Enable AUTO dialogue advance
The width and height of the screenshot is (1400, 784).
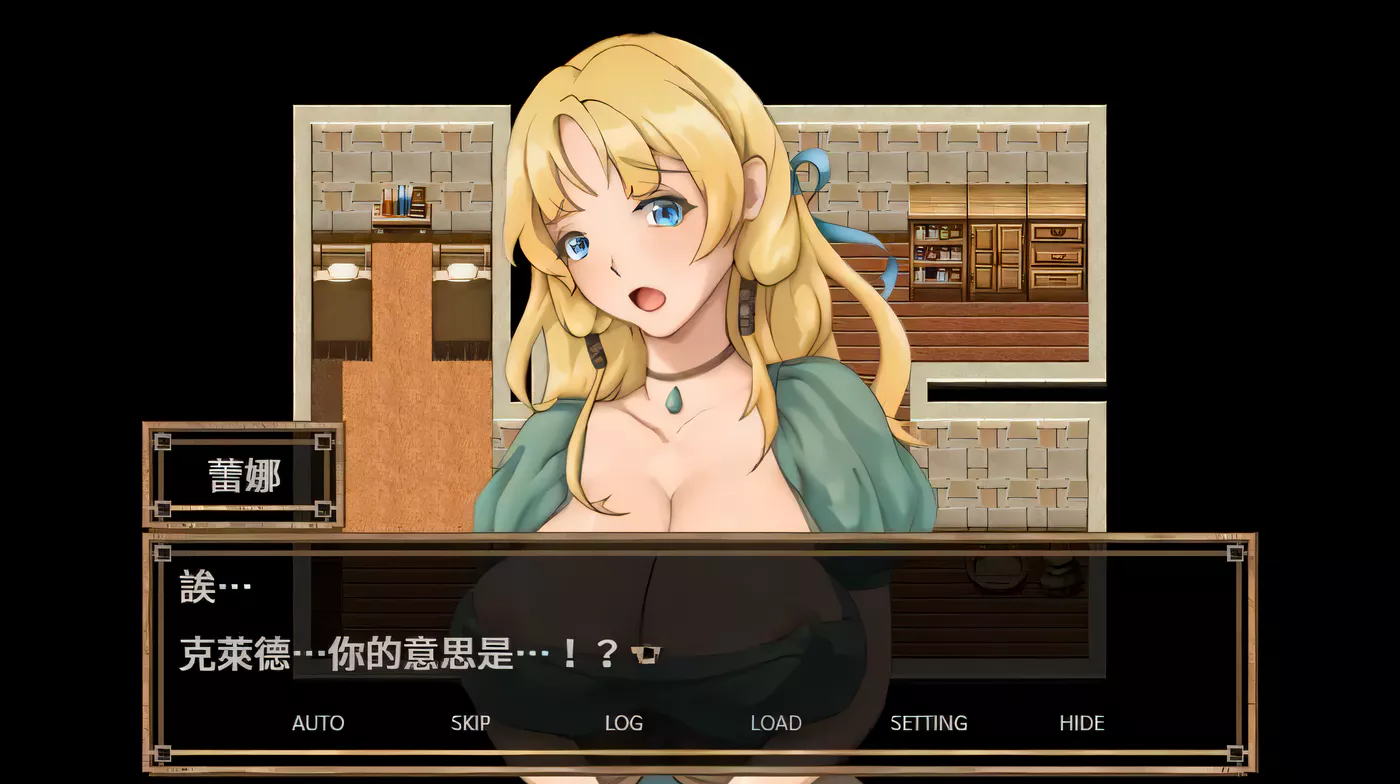click(318, 723)
